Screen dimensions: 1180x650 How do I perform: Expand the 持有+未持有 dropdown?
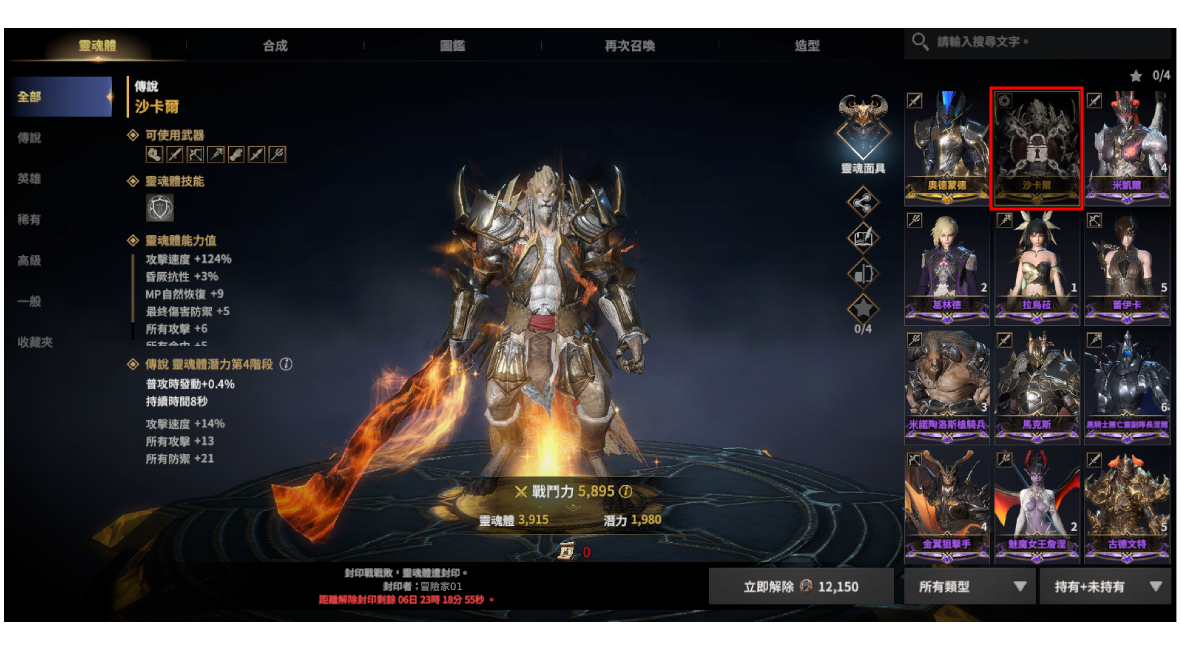pyautogui.click(x=1105, y=587)
